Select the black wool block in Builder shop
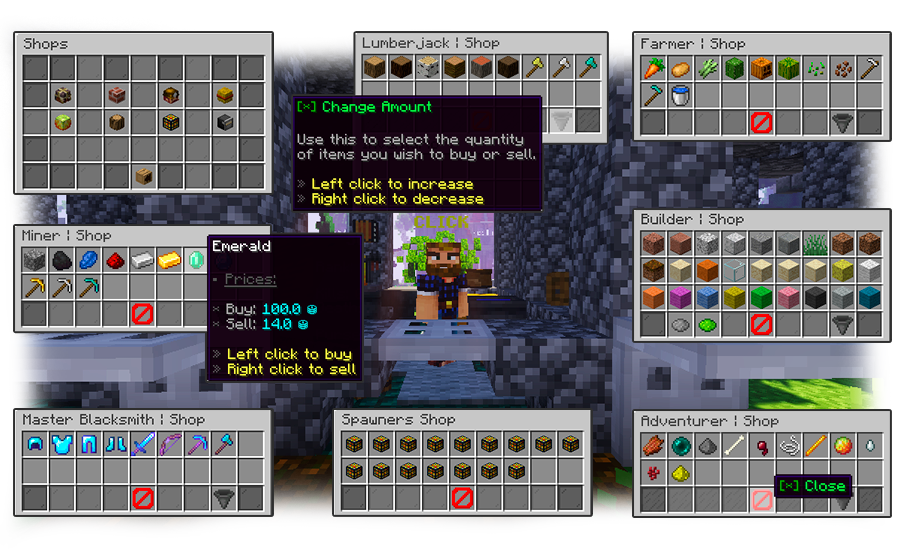 pyautogui.click(x=815, y=298)
